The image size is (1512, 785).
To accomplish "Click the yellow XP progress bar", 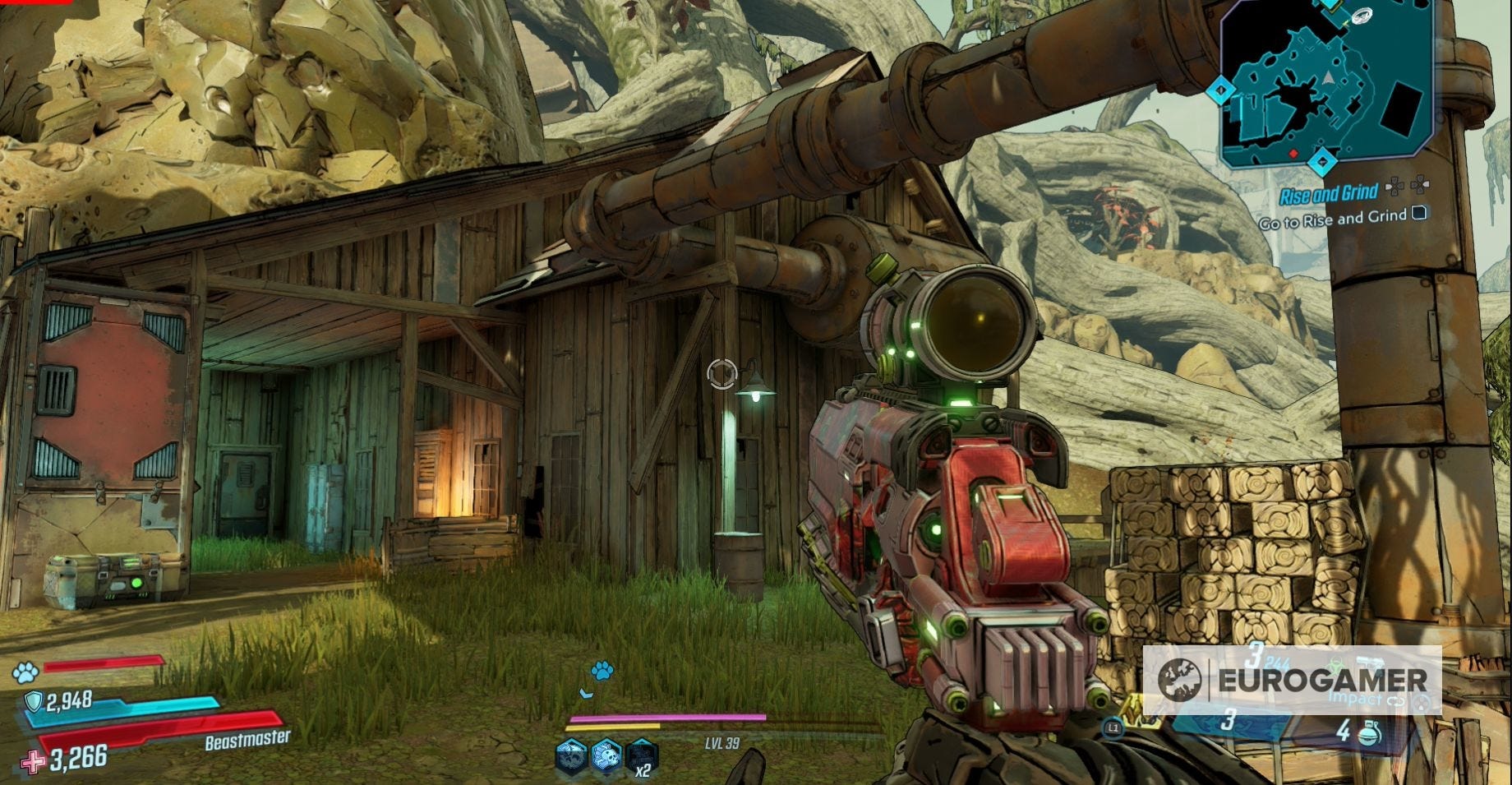I will [613, 727].
